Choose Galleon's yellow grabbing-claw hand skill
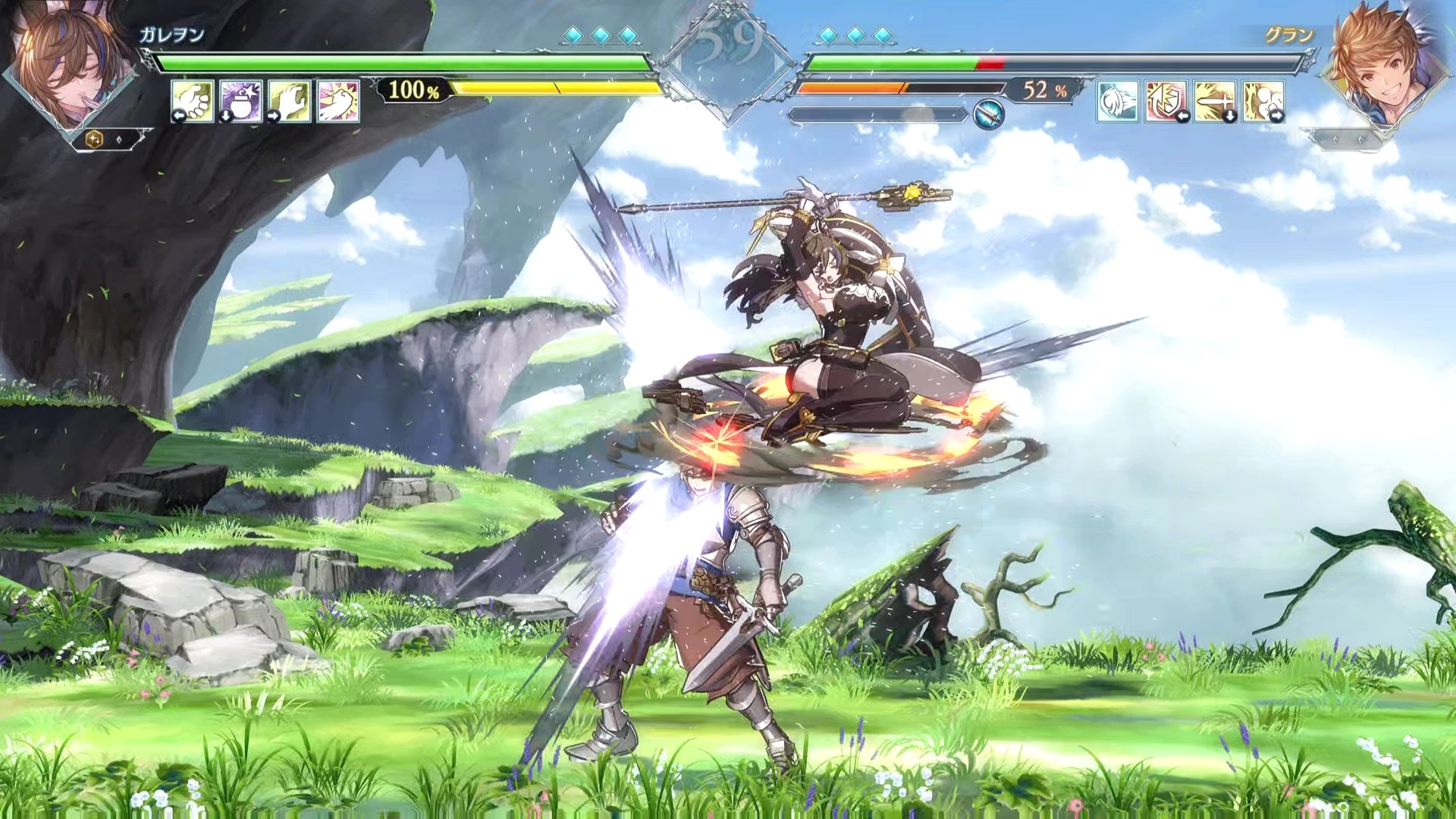The image size is (1456, 819). tap(290, 101)
